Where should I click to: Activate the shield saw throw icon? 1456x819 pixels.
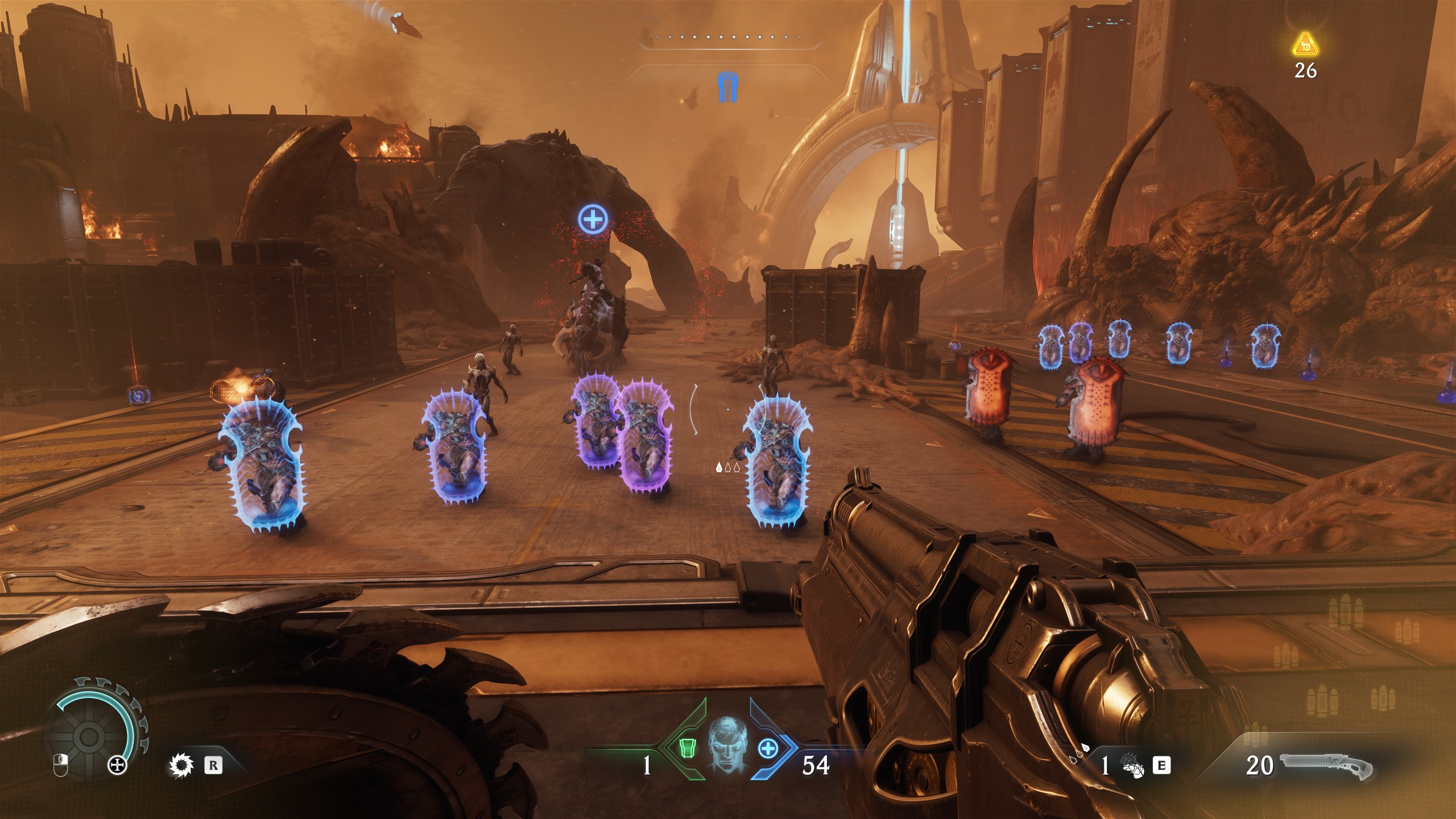point(182,765)
